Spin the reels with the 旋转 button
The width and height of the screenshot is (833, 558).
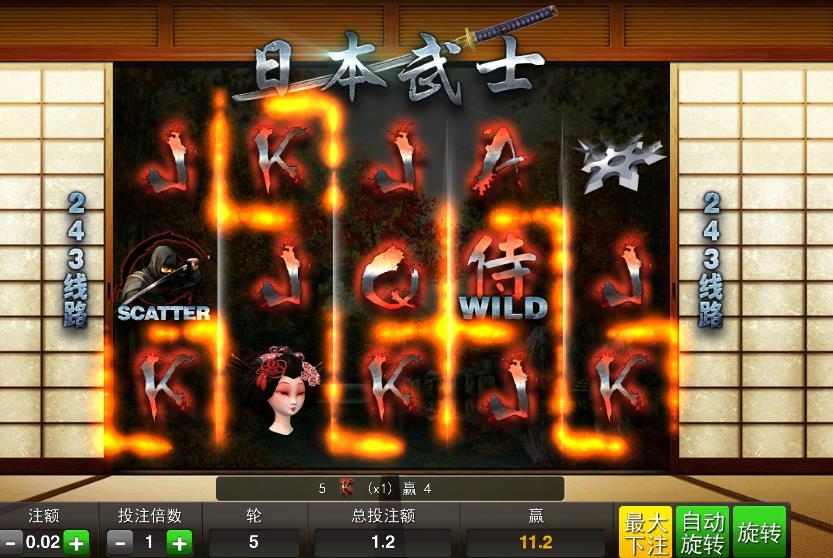(x=760, y=532)
